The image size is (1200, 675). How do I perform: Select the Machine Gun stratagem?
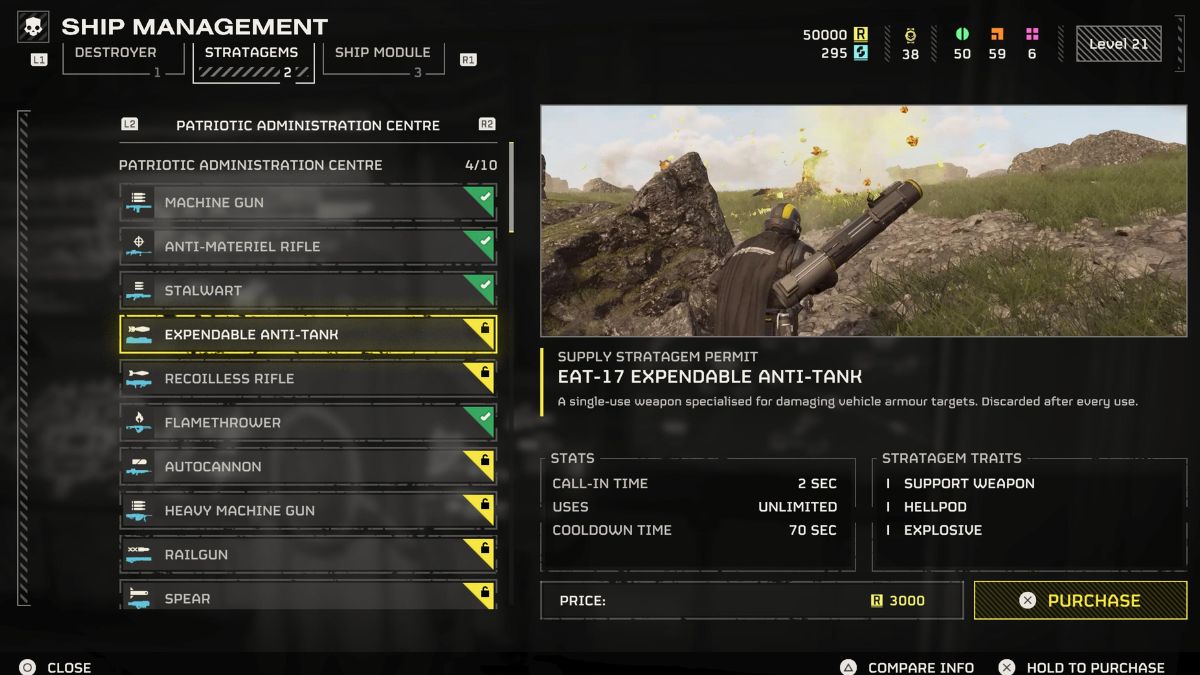(x=307, y=203)
